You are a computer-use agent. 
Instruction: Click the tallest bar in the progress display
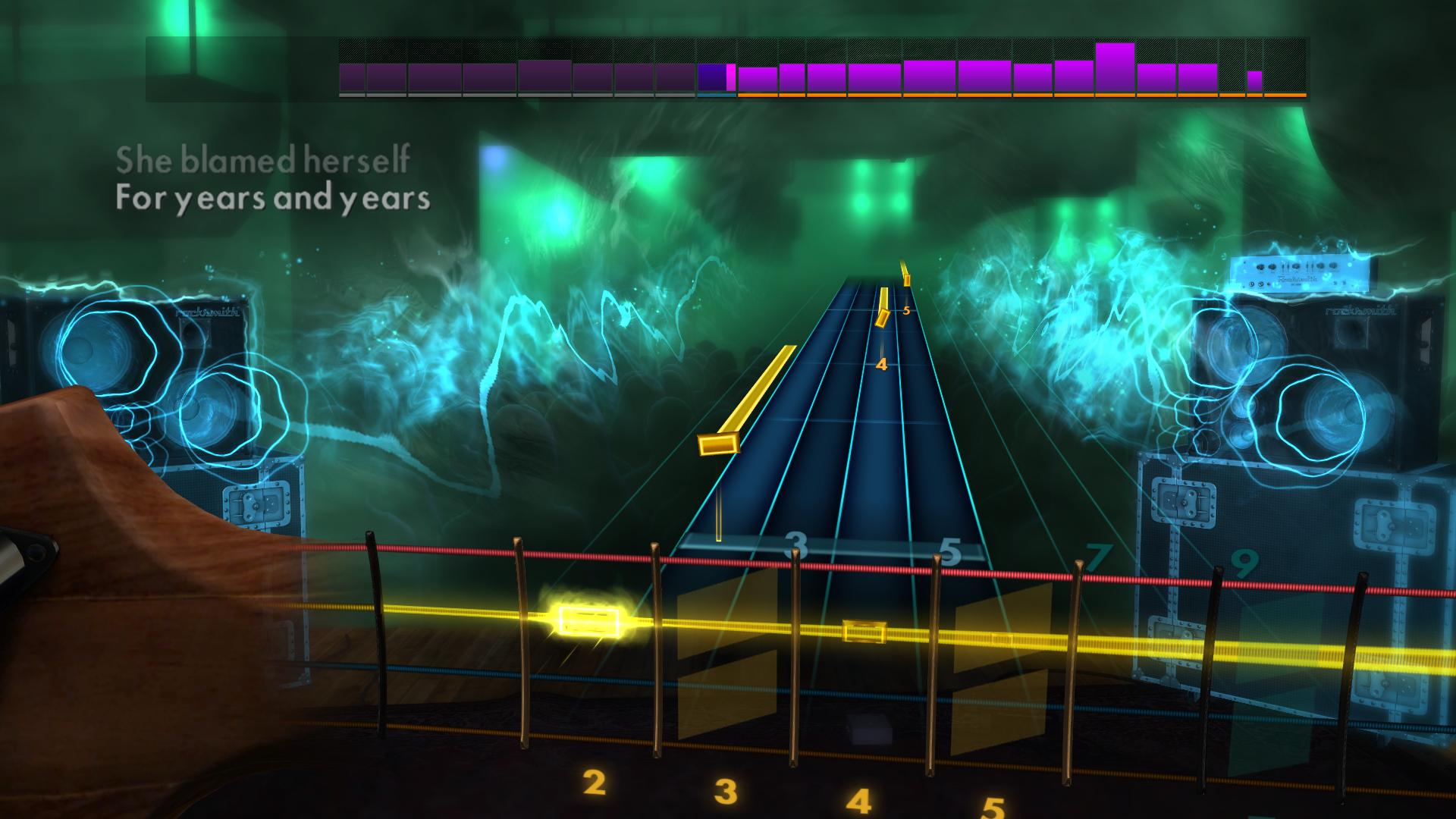[1113, 68]
